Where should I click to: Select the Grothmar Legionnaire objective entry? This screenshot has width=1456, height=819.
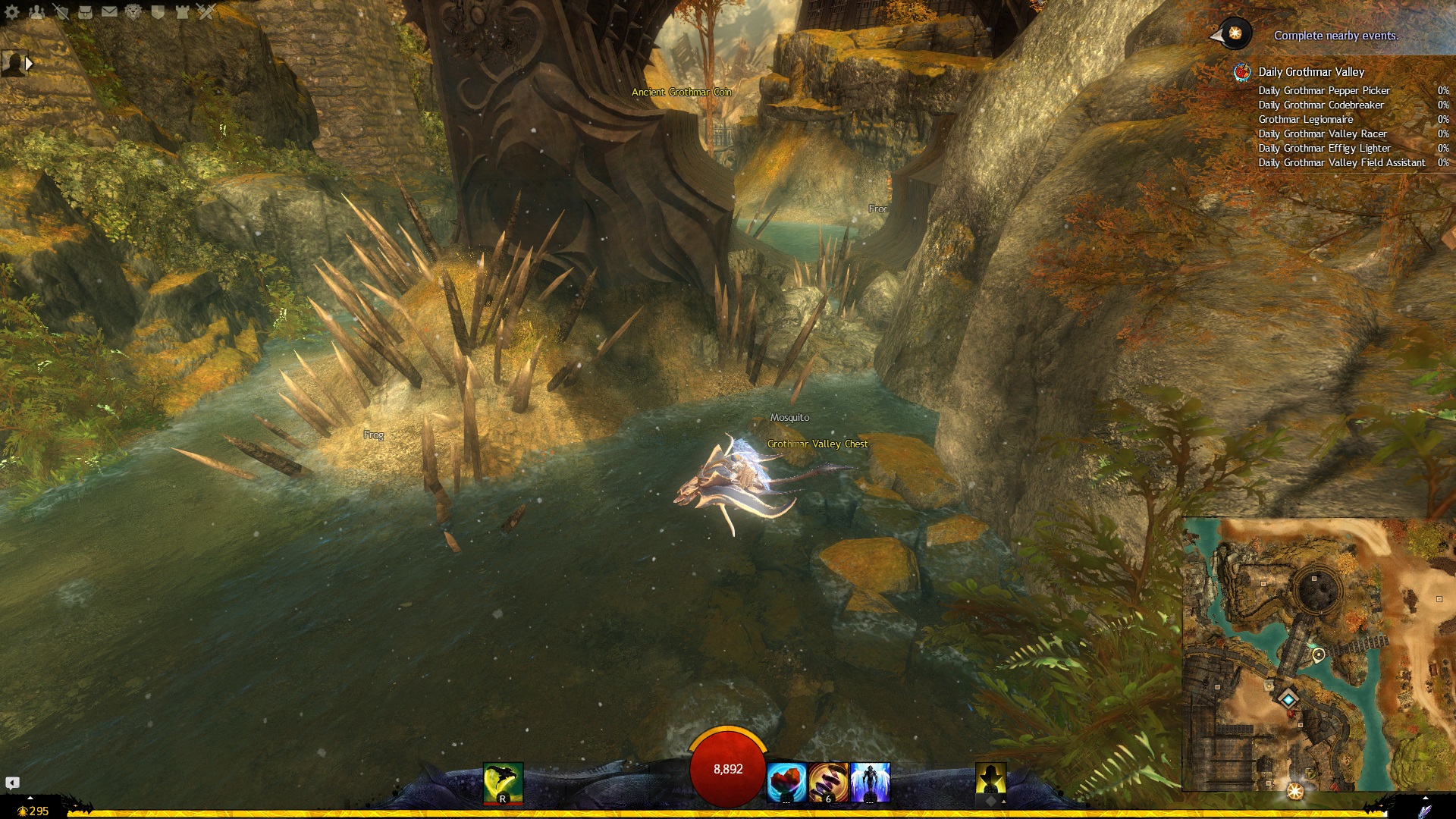pyautogui.click(x=1305, y=119)
